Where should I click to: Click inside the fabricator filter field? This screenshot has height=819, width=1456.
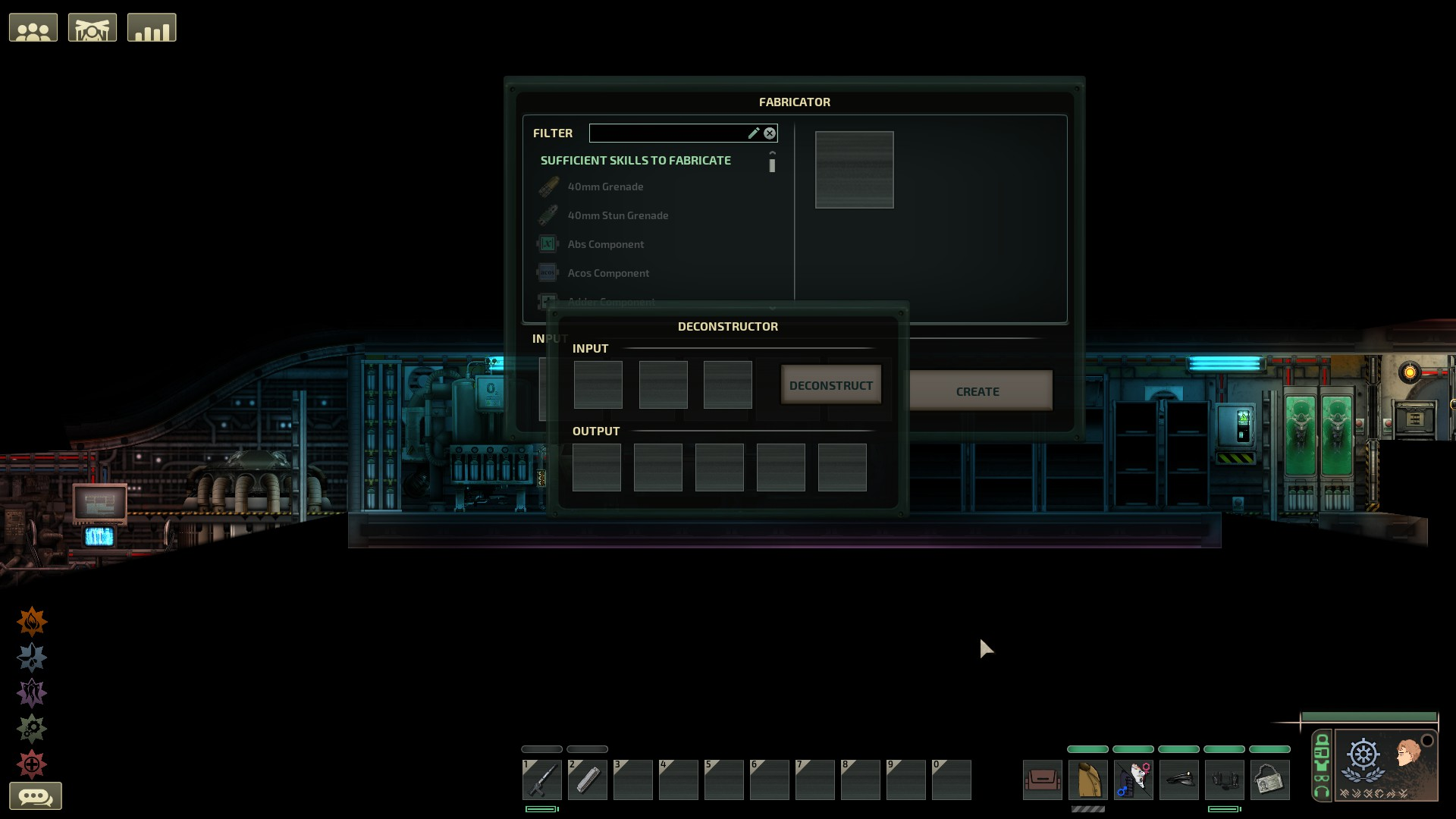pos(667,133)
